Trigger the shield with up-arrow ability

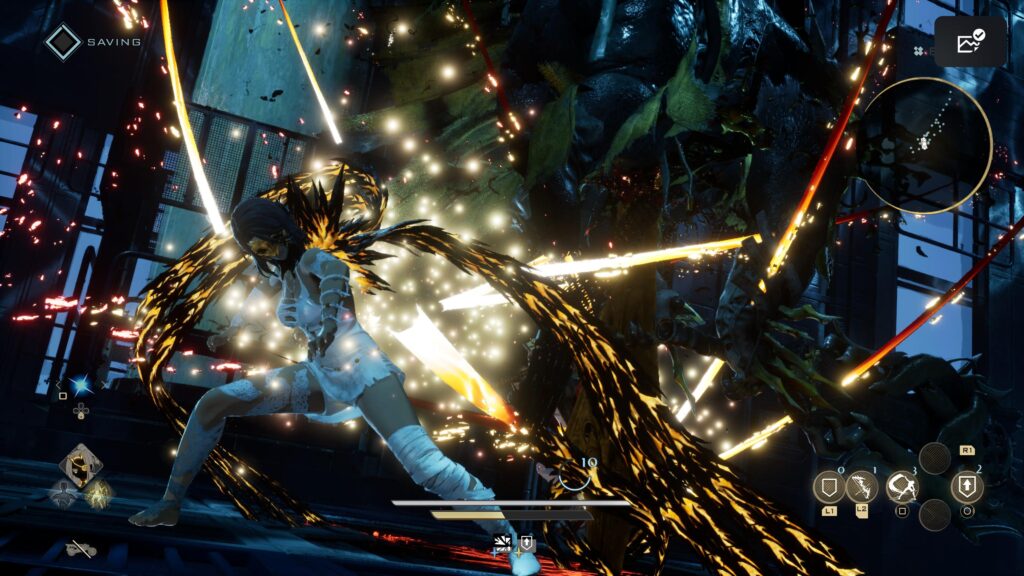tap(967, 487)
